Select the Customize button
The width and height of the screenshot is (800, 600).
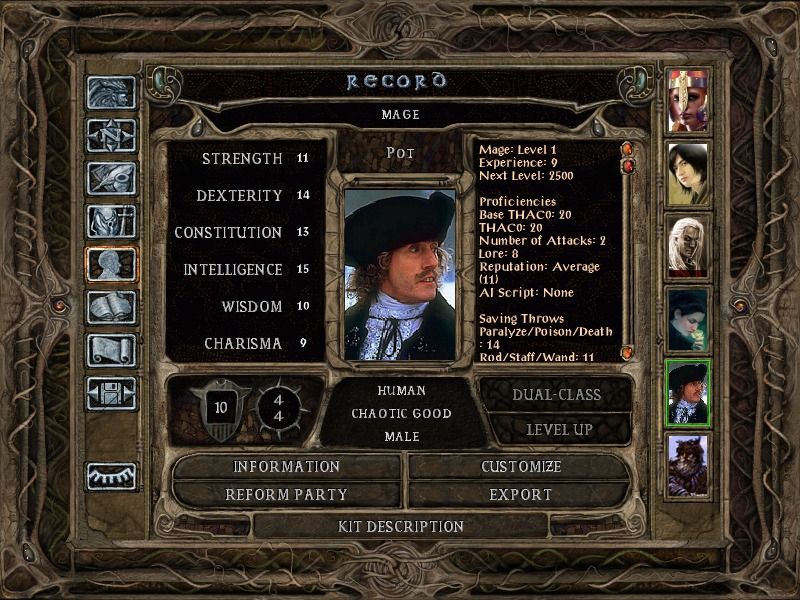[521, 466]
